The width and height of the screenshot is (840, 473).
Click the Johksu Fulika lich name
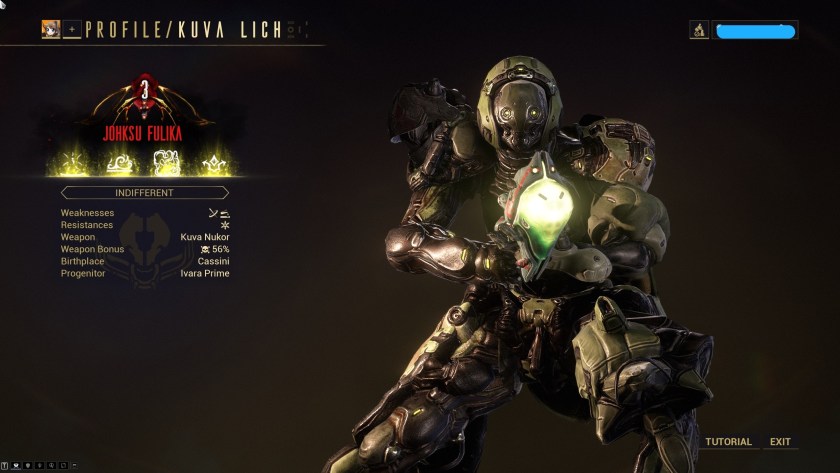click(x=145, y=131)
